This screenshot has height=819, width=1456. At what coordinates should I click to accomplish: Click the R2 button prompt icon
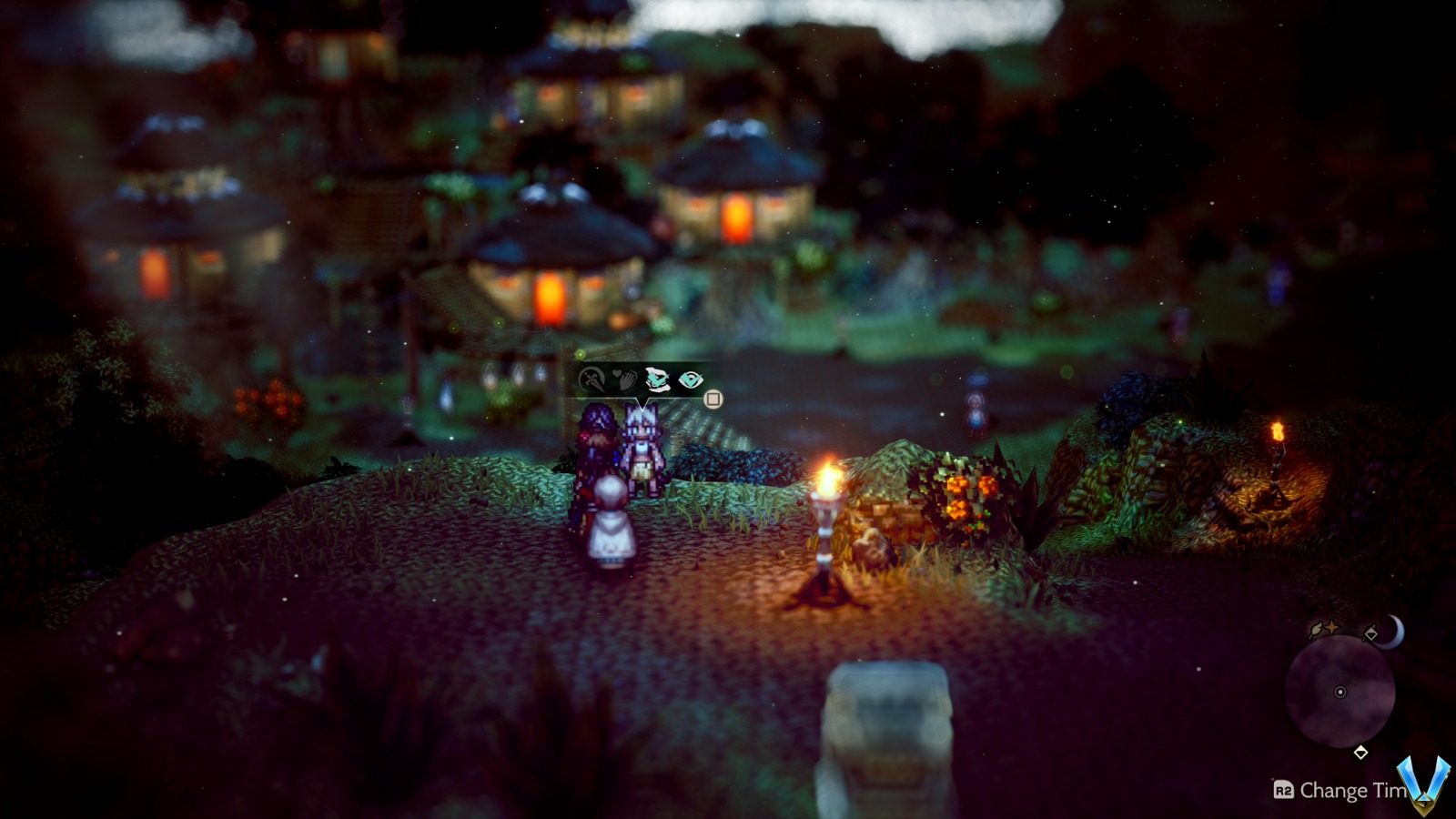(x=1284, y=791)
